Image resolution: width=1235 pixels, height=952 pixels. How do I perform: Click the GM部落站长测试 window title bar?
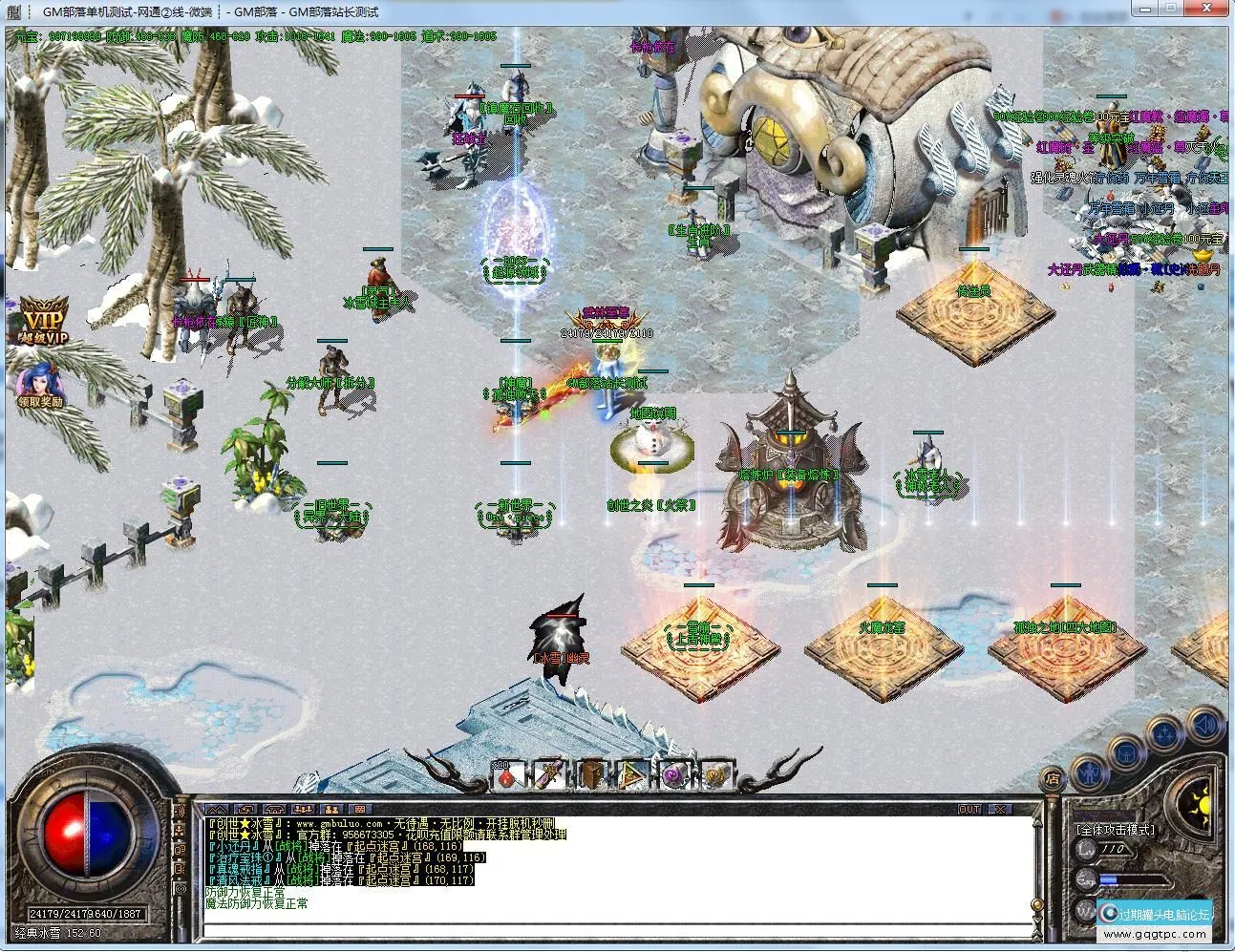(x=334, y=12)
